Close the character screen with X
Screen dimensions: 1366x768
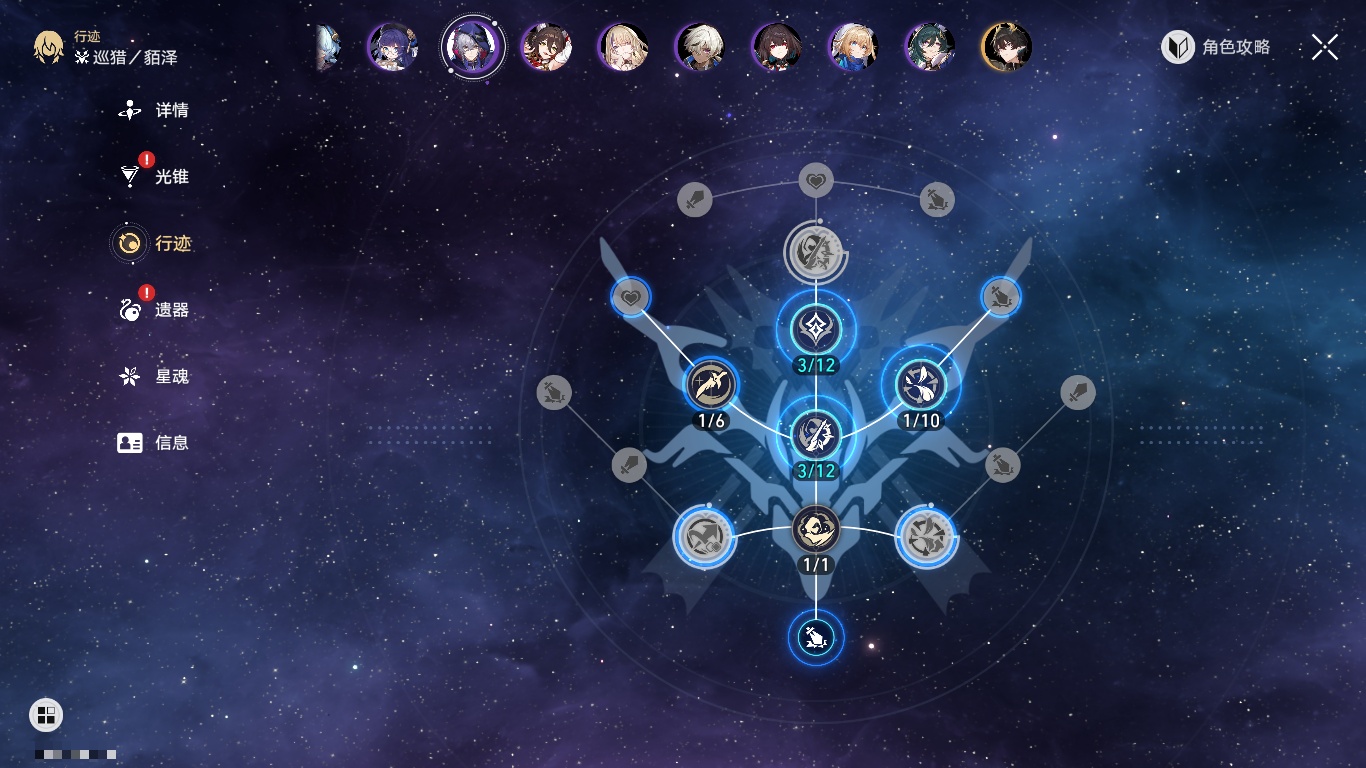coord(1325,47)
